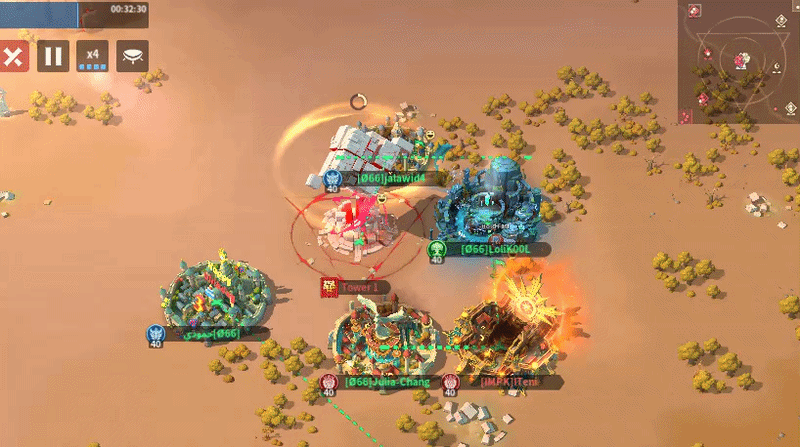The height and width of the screenshot is (447, 800).
Task: Close the battle replay with the red X
Action: pos(13,57)
